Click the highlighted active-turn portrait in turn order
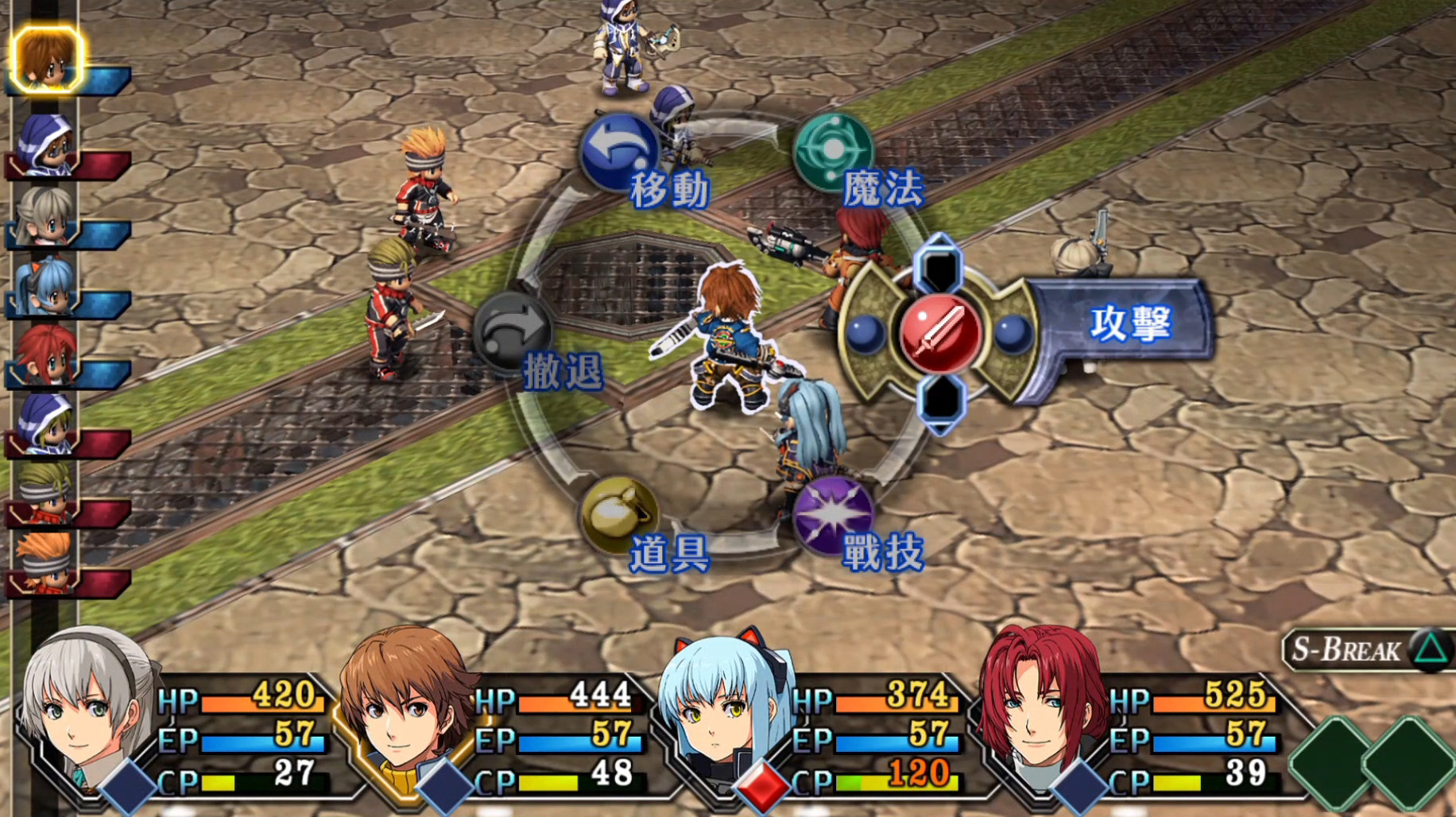Image resolution: width=1456 pixels, height=817 pixels. point(46,59)
